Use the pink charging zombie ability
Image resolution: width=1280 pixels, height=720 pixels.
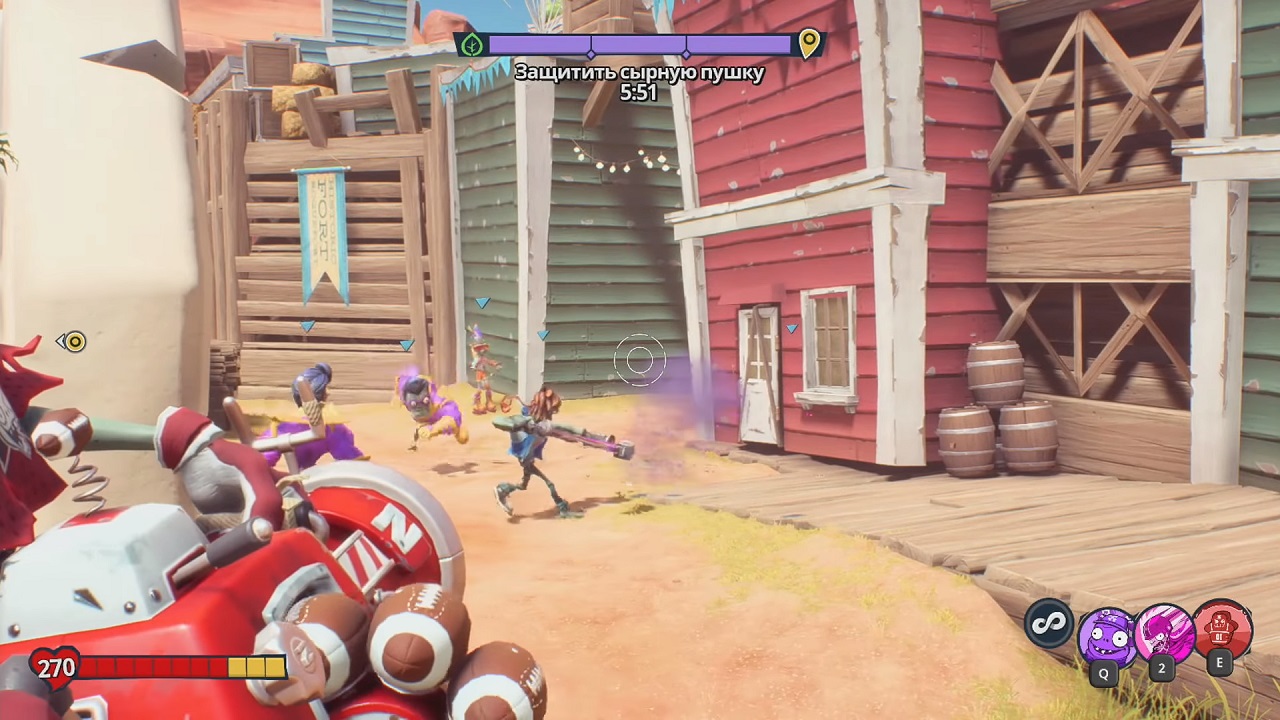coord(1163,633)
